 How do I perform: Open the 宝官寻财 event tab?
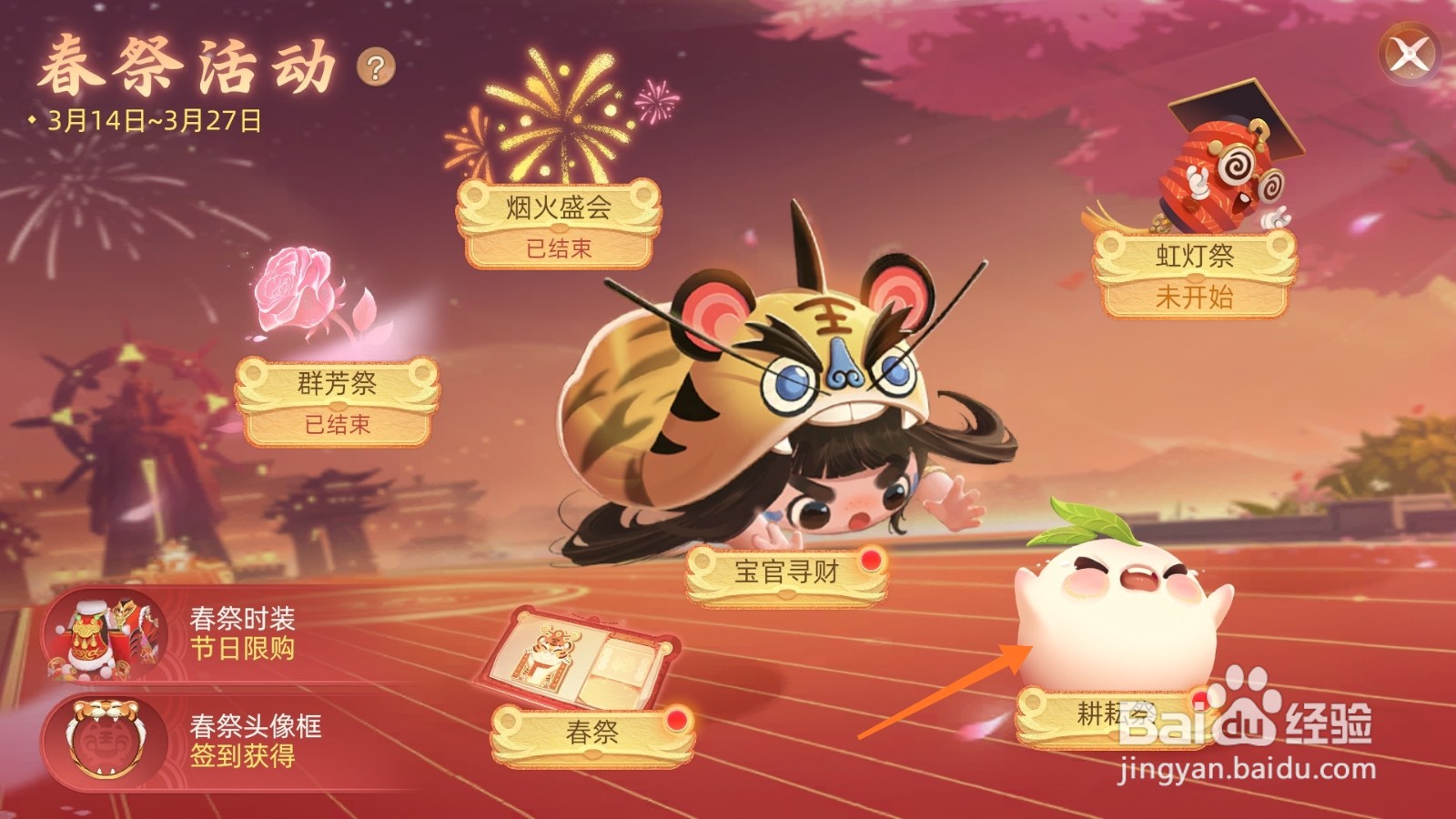point(787,573)
